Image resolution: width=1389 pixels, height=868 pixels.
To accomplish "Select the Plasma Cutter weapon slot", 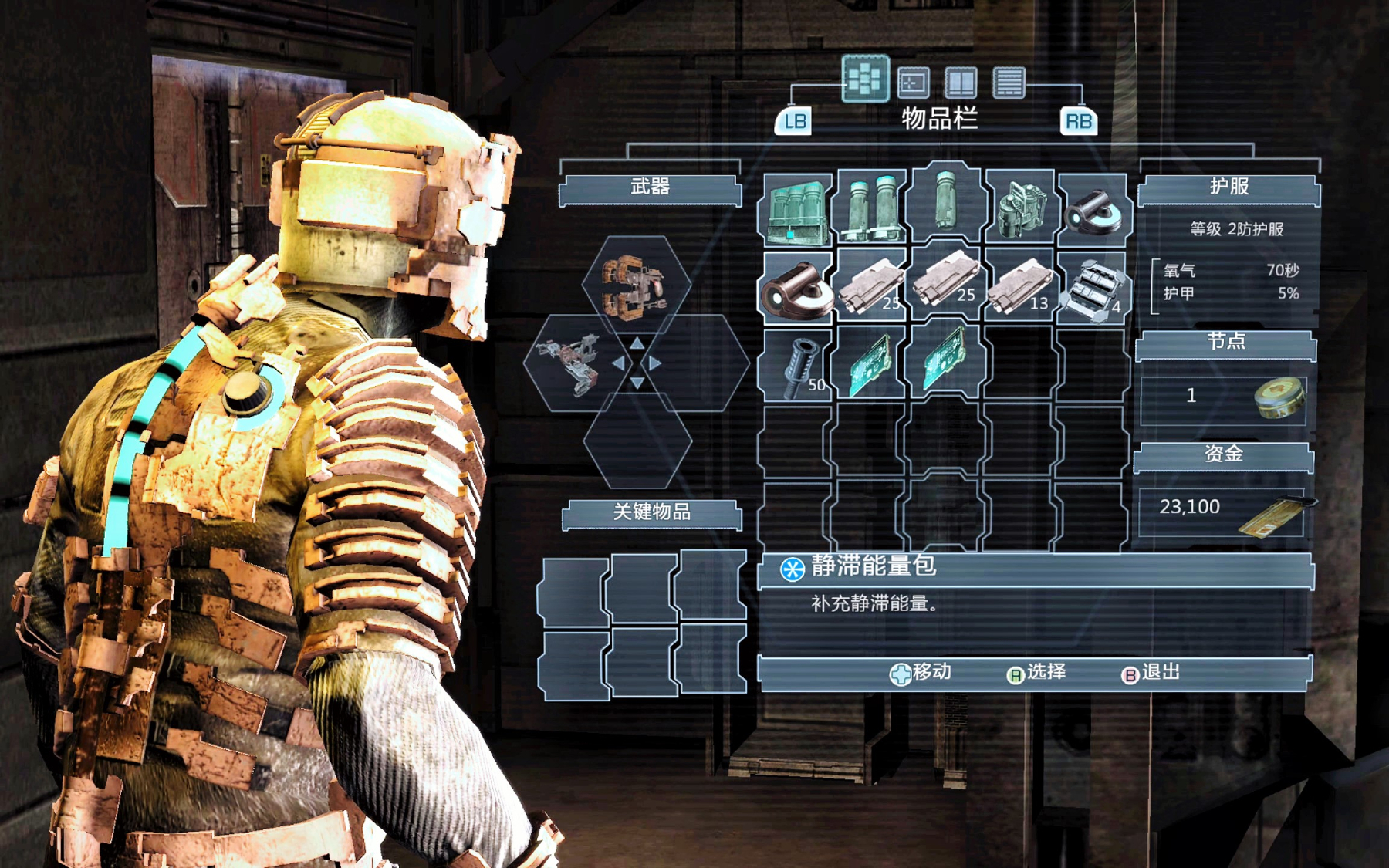I will coord(636,287).
